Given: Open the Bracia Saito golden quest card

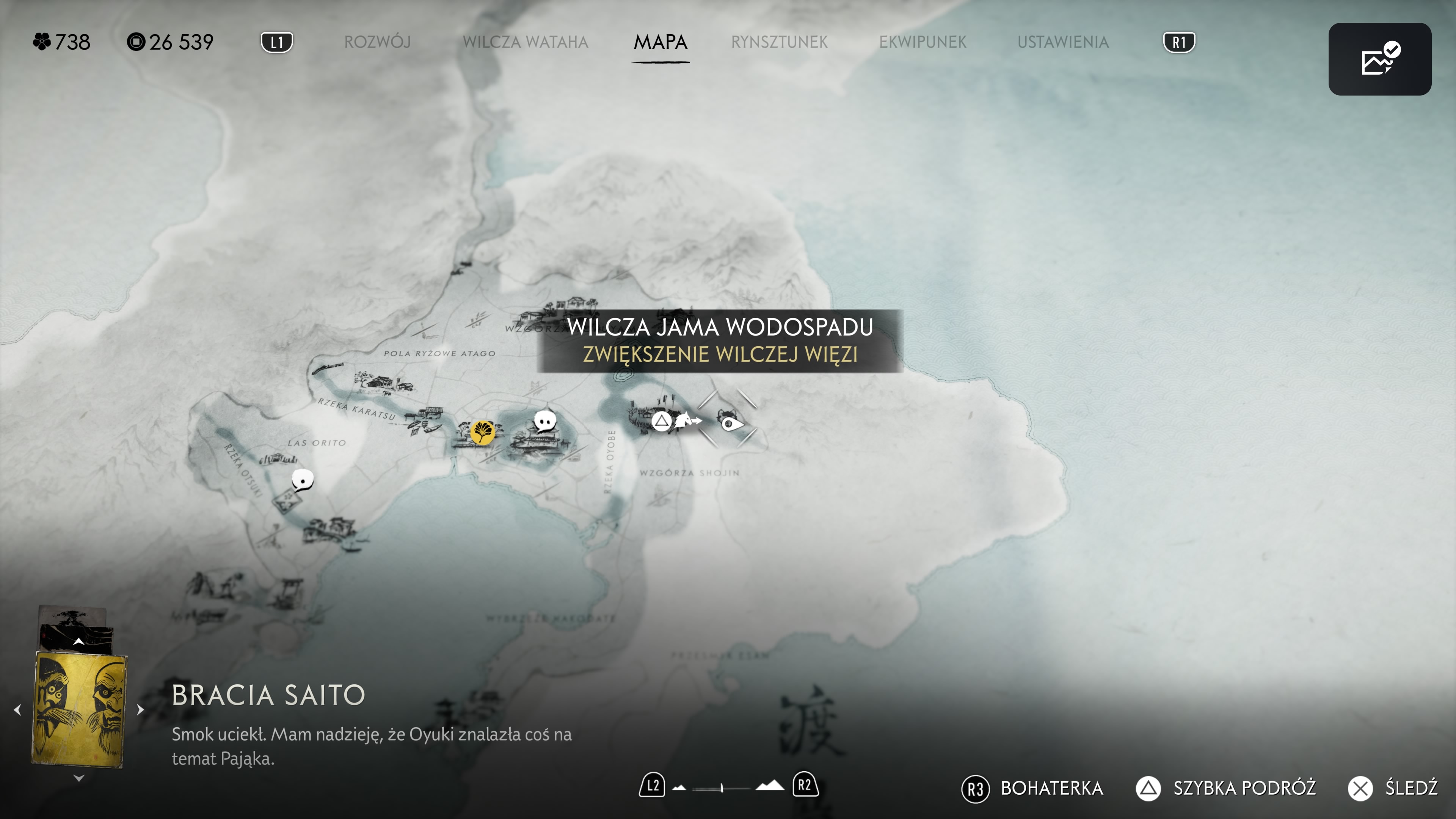Looking at the screenshot, I should click(x=79, y=709).
